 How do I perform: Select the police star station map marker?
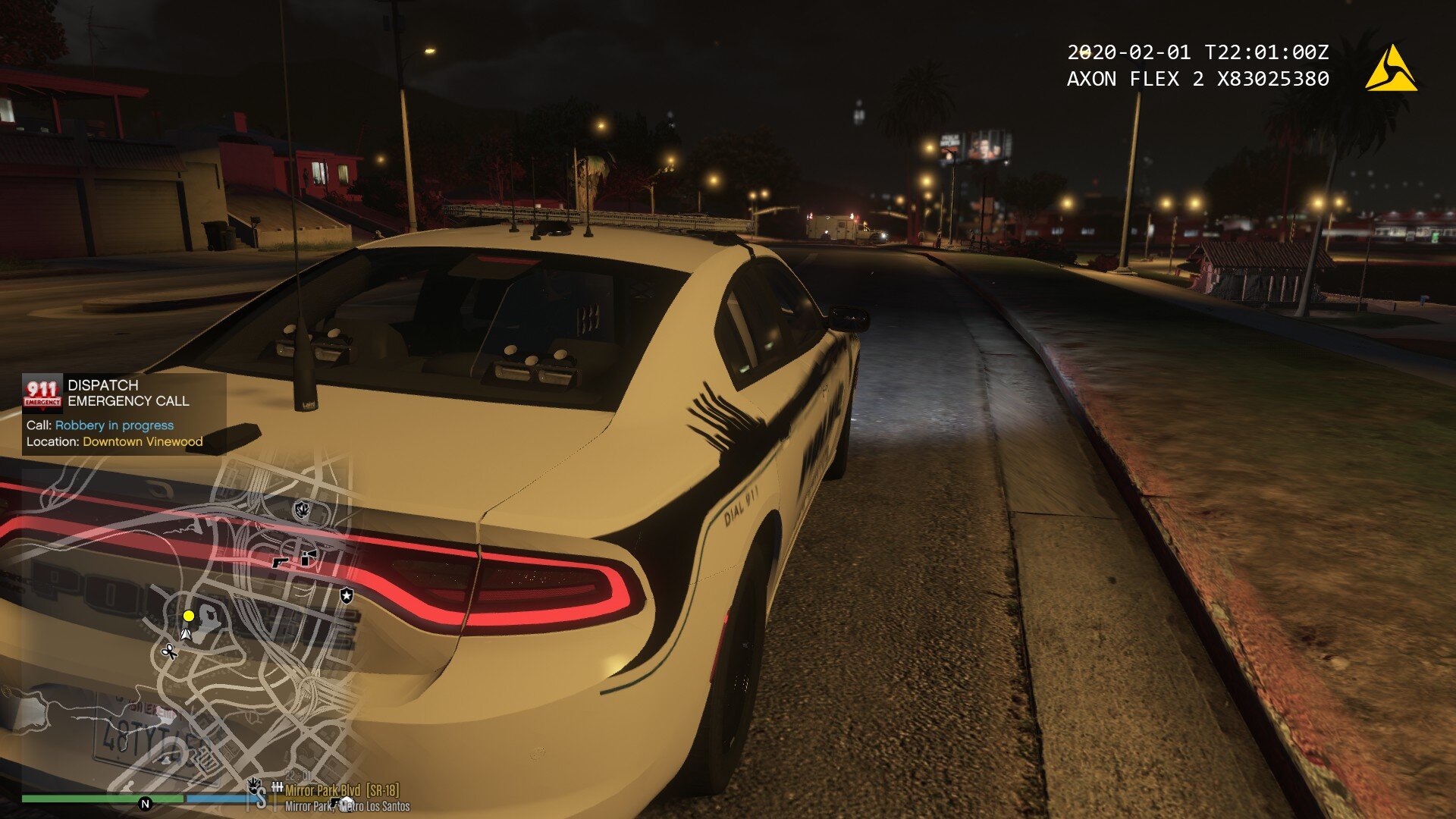pyautogui.click(x=347, y=595)
